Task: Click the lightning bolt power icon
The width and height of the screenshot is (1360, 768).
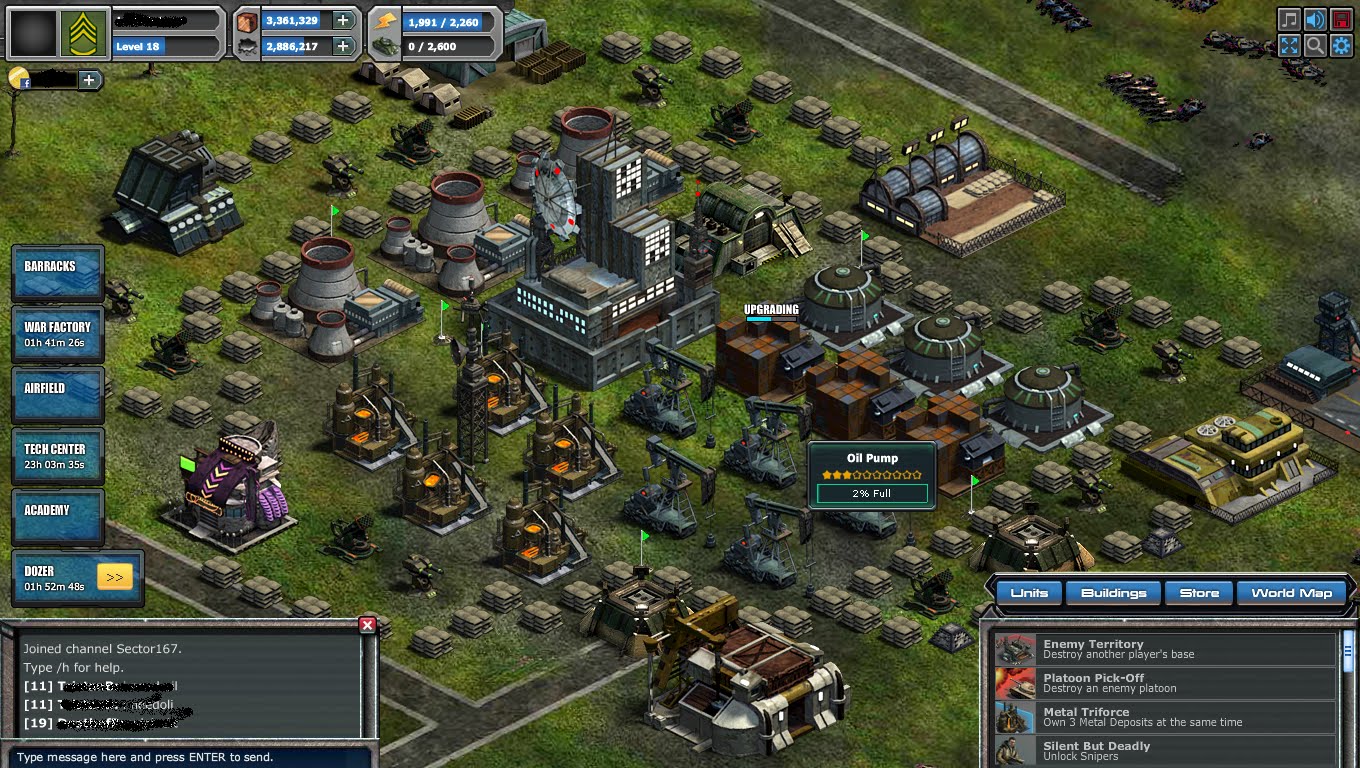Action: (385, 19)
